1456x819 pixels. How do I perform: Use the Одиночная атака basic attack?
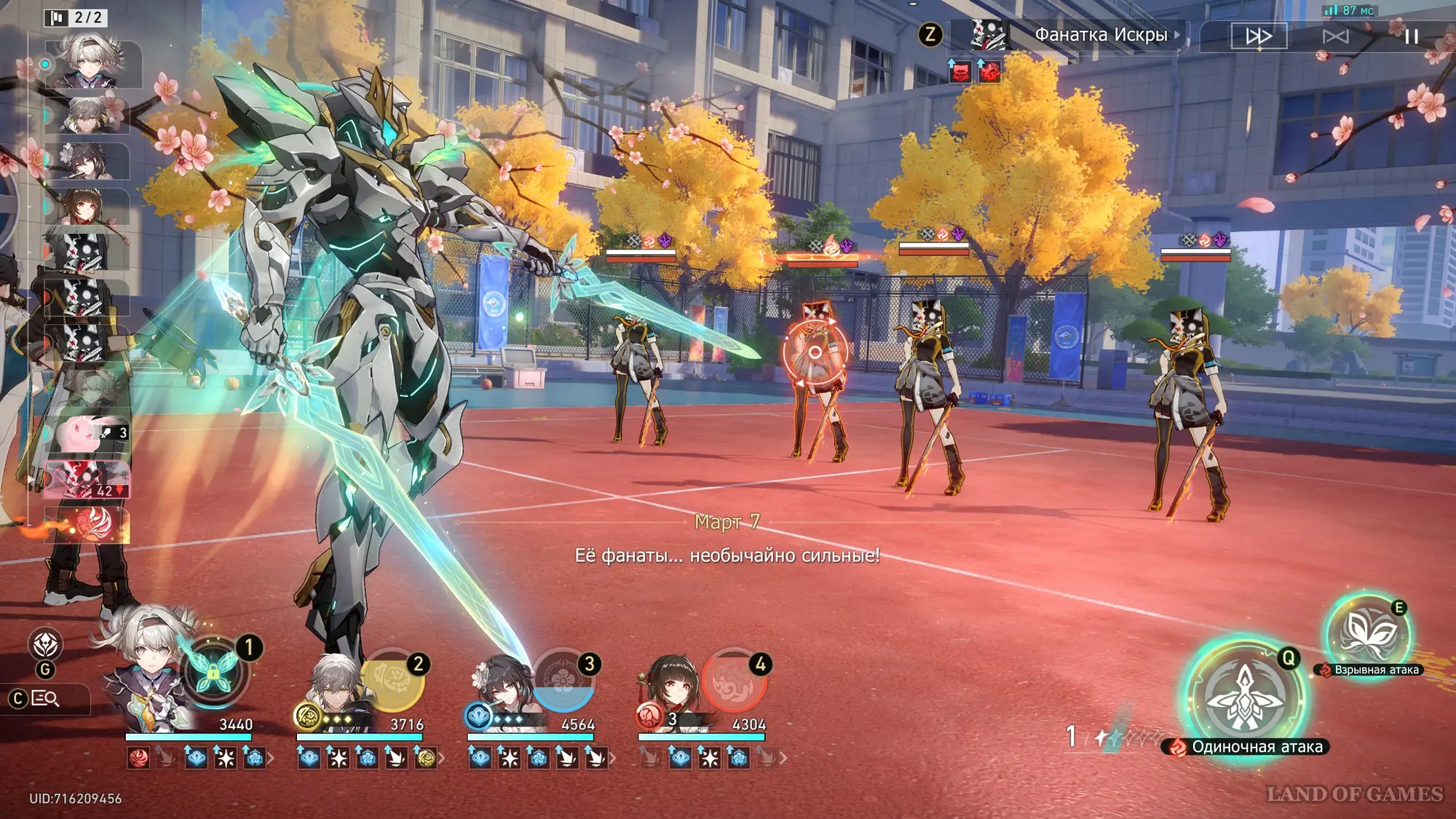(1244, 697)
